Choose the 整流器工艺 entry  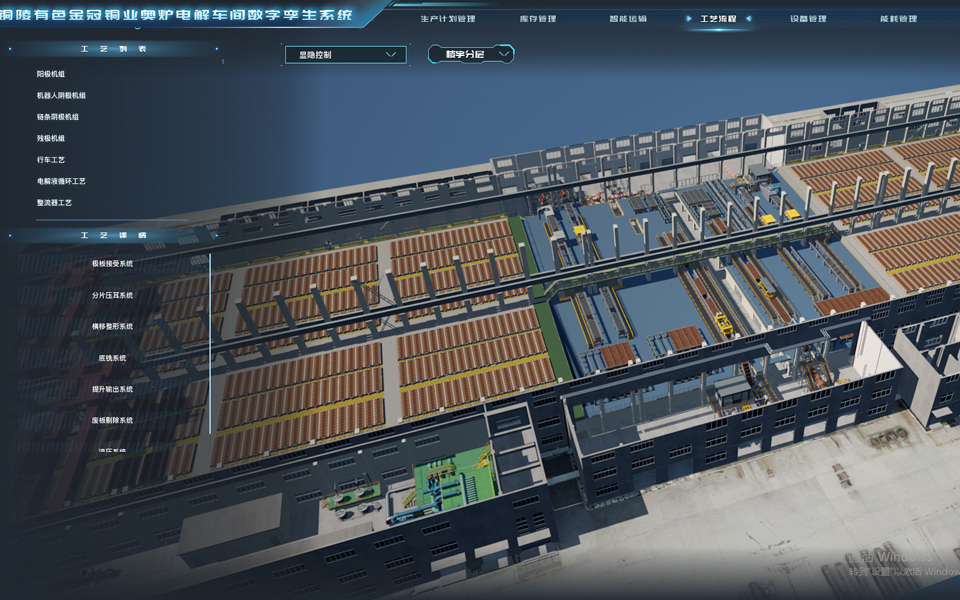coord(54,203)
